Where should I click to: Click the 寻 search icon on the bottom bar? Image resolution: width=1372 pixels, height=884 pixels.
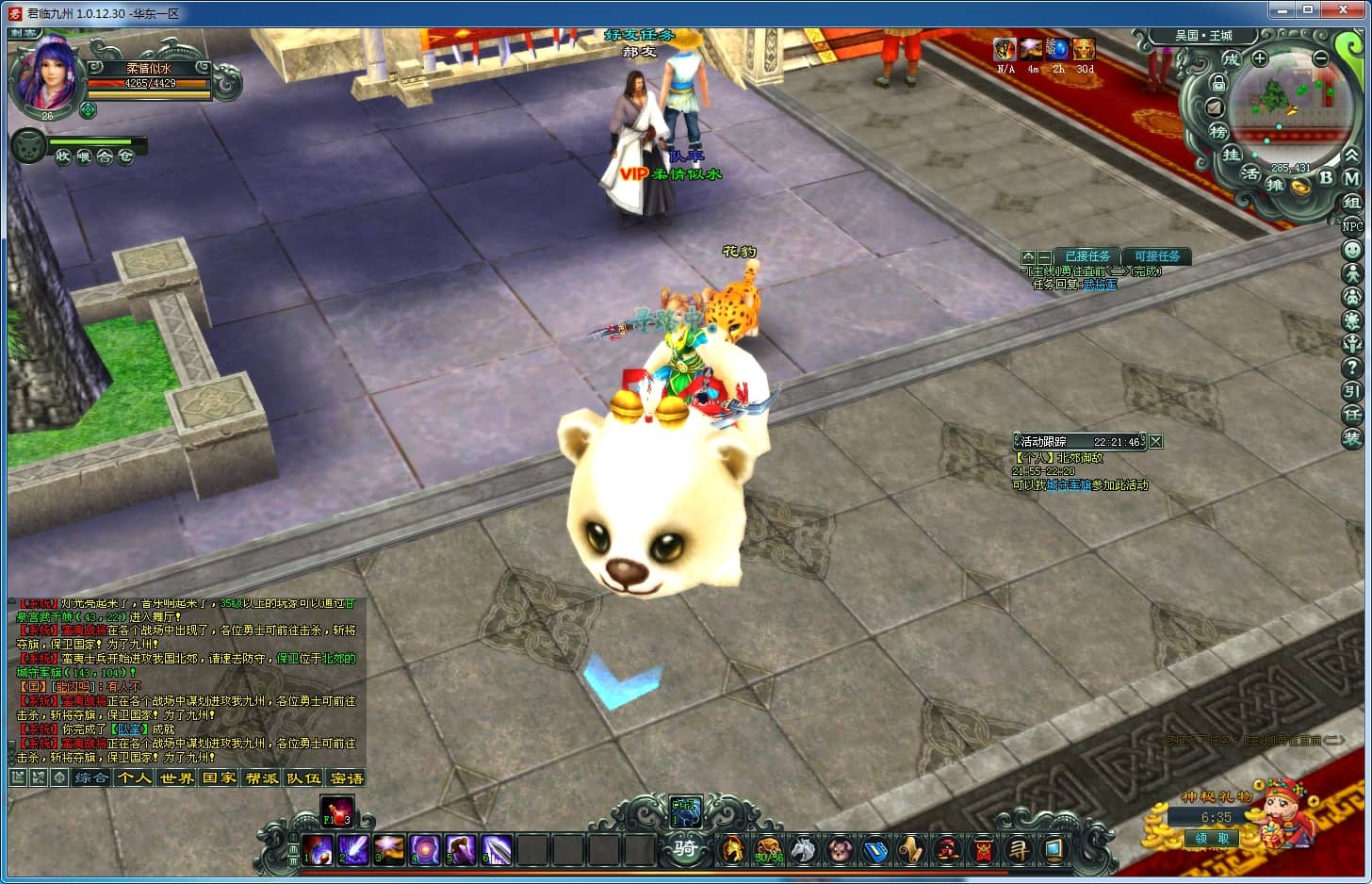coord(1019,849)
